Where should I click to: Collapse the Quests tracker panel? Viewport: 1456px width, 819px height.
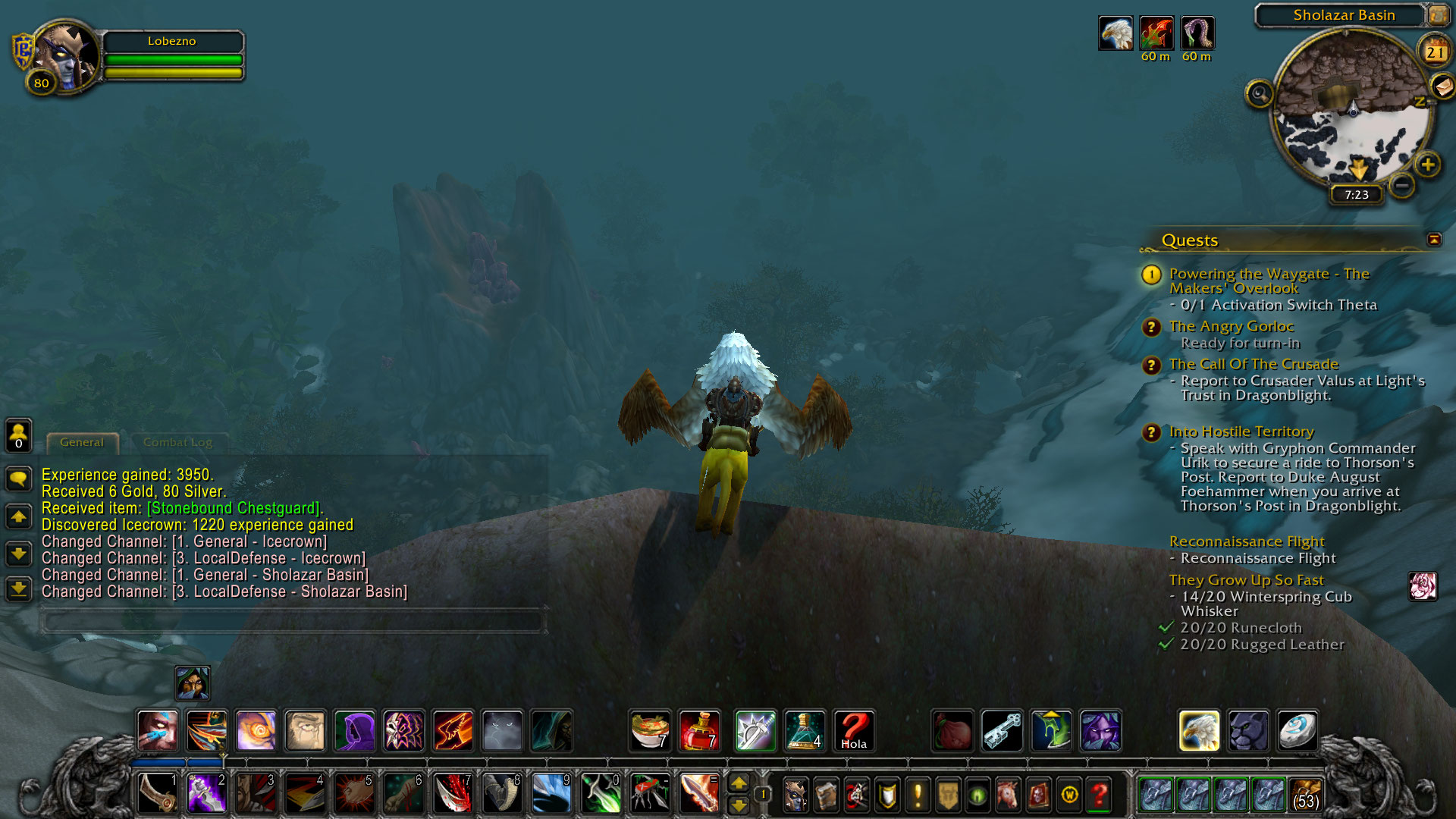[1434, 240]
